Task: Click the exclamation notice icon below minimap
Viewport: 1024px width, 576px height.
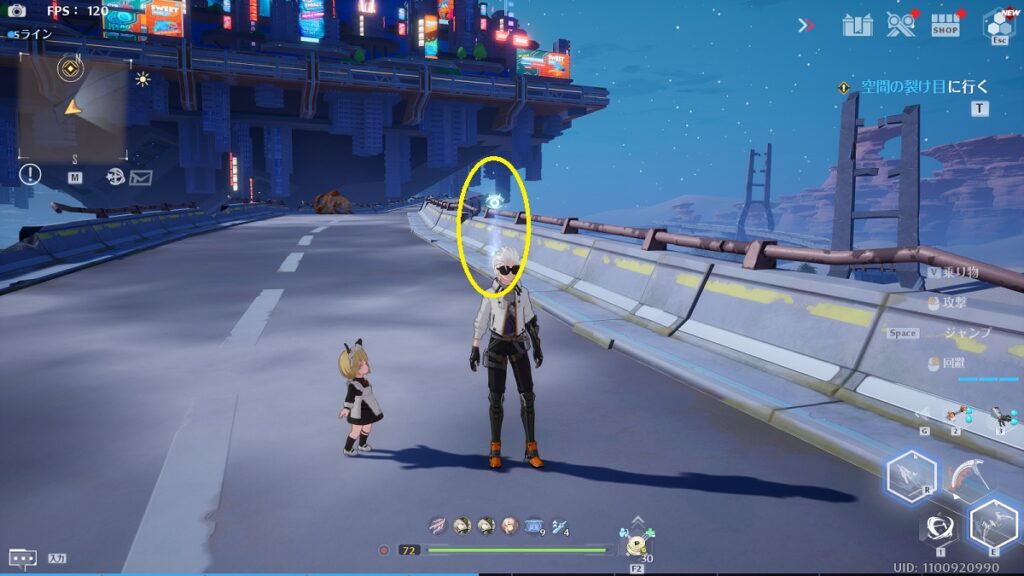Action: coord(30,174)
